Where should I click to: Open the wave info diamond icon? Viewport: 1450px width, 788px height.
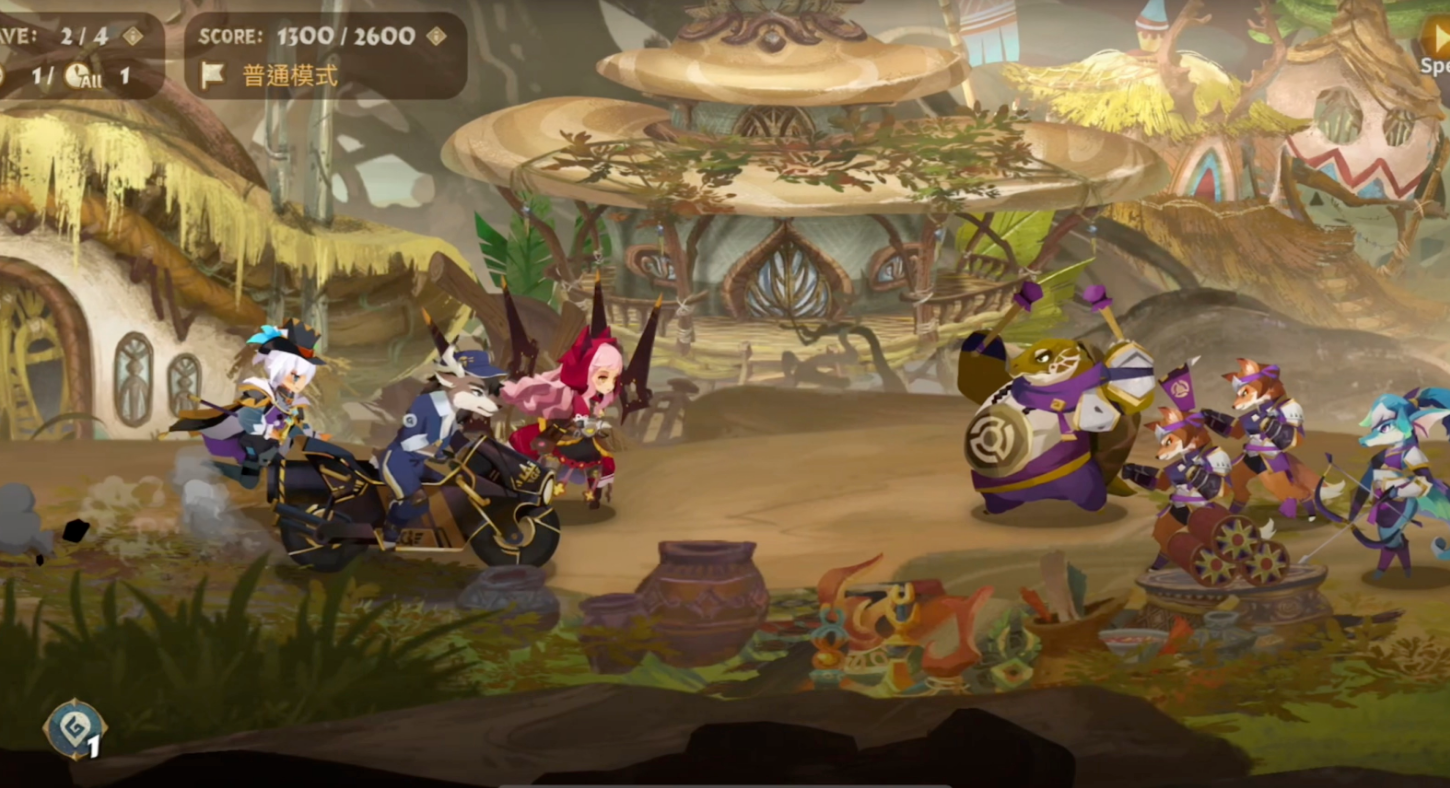click(x=132, y=36)
